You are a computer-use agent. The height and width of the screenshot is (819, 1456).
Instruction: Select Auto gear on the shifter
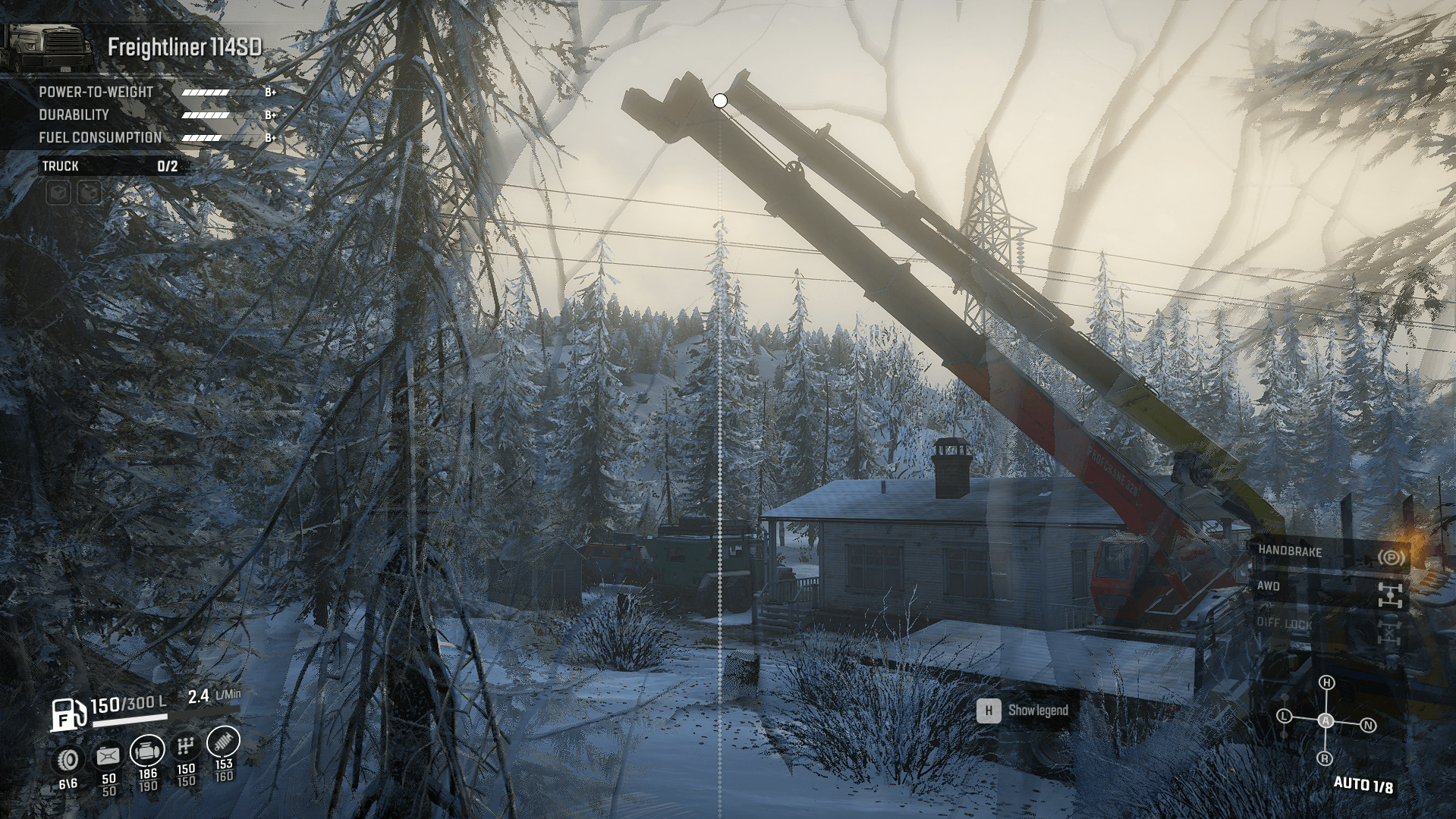[1325, 720]
